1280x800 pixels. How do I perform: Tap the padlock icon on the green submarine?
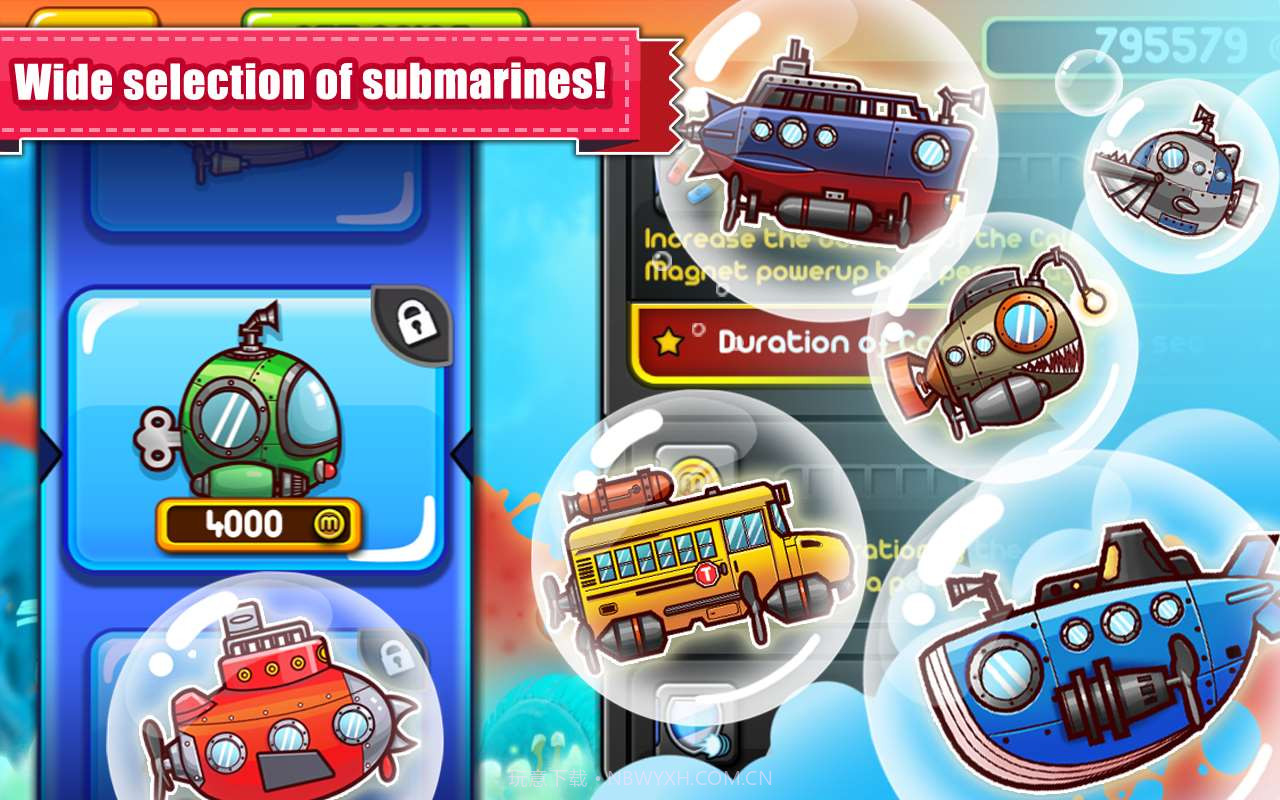coord(413,323)
